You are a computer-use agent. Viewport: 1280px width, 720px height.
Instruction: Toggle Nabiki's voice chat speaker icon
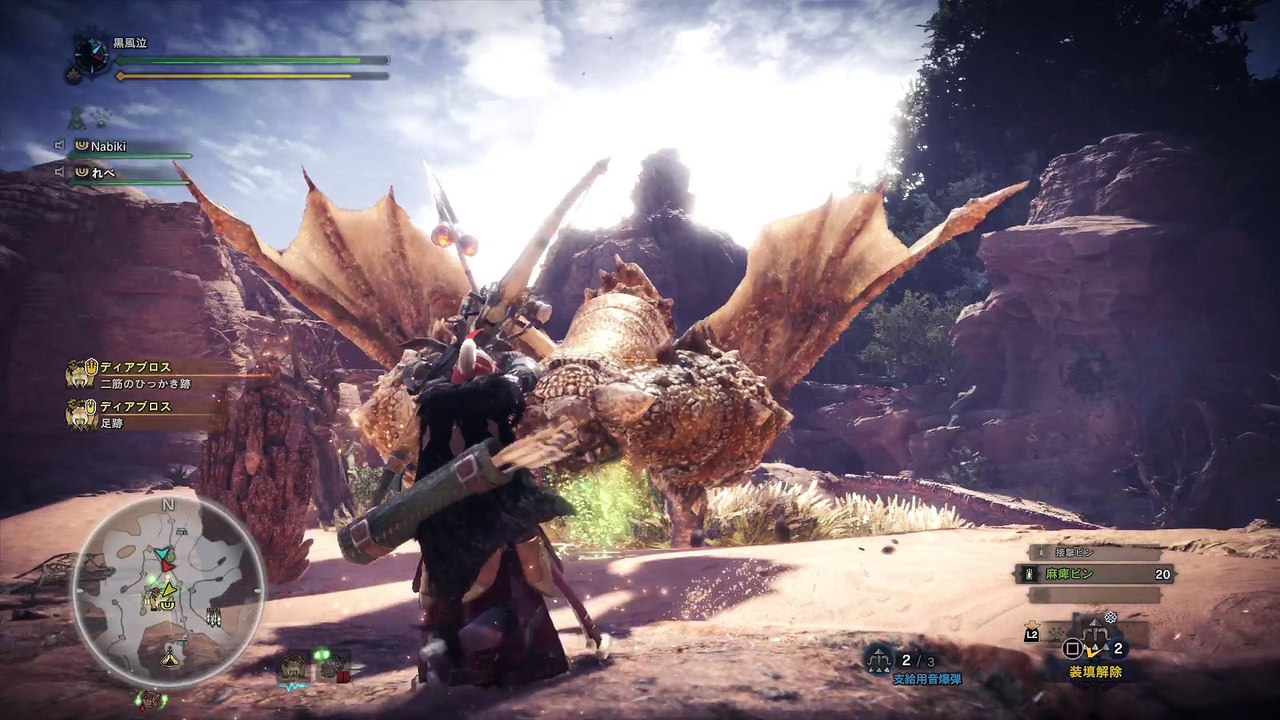[x=60, y=146]
